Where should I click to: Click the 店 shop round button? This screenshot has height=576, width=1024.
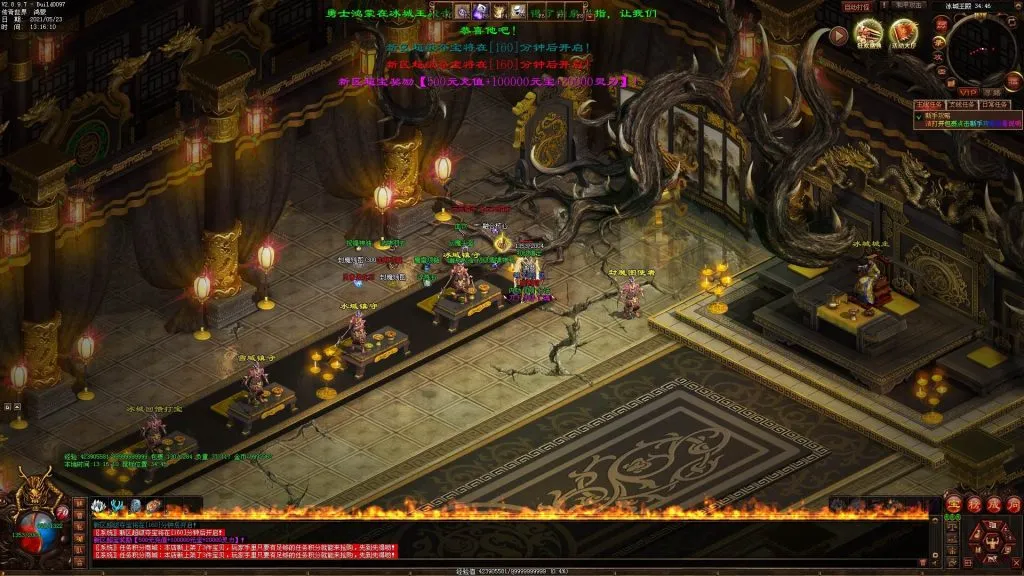tap(1011, 504)
